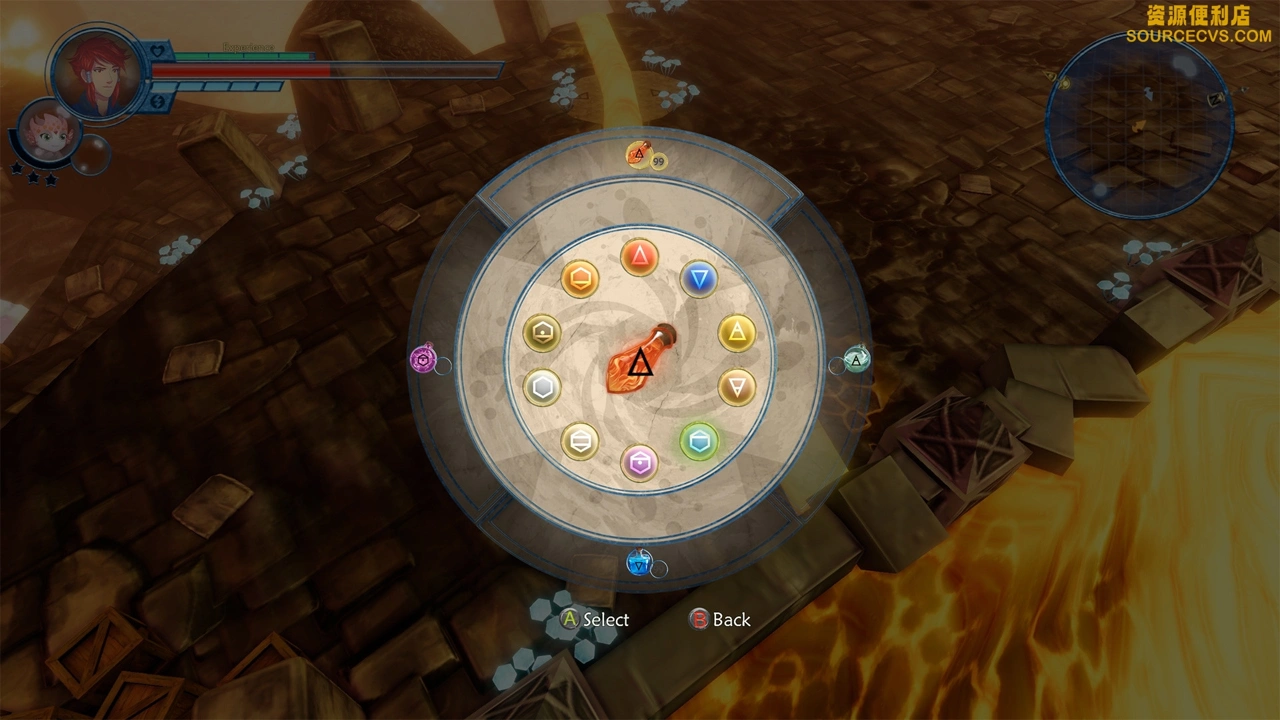Select the olive dotted-hexagon orb
This screenshot has height=720, width=1280.
[x=542, y=332]
